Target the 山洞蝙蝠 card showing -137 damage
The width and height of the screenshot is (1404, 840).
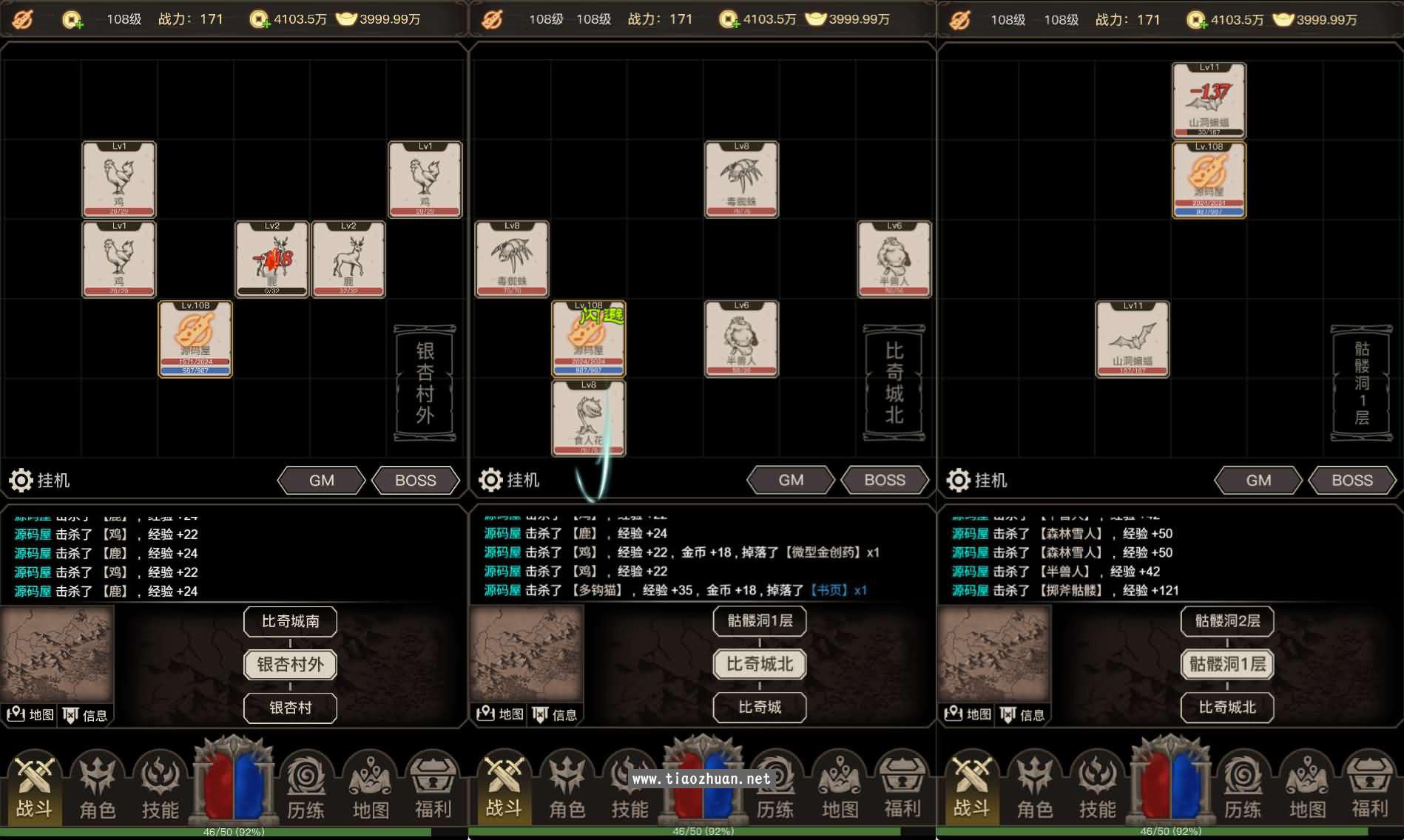coord(1209,101)
